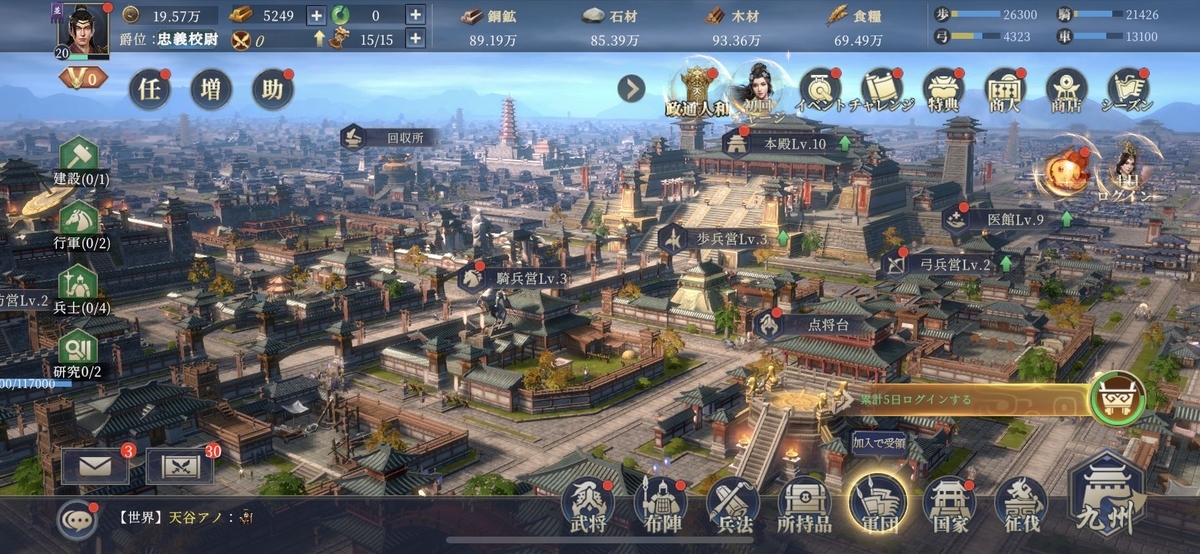Open the player avatar profile
The width and height of the screenshot is (1200, 554).
point(82,28)
